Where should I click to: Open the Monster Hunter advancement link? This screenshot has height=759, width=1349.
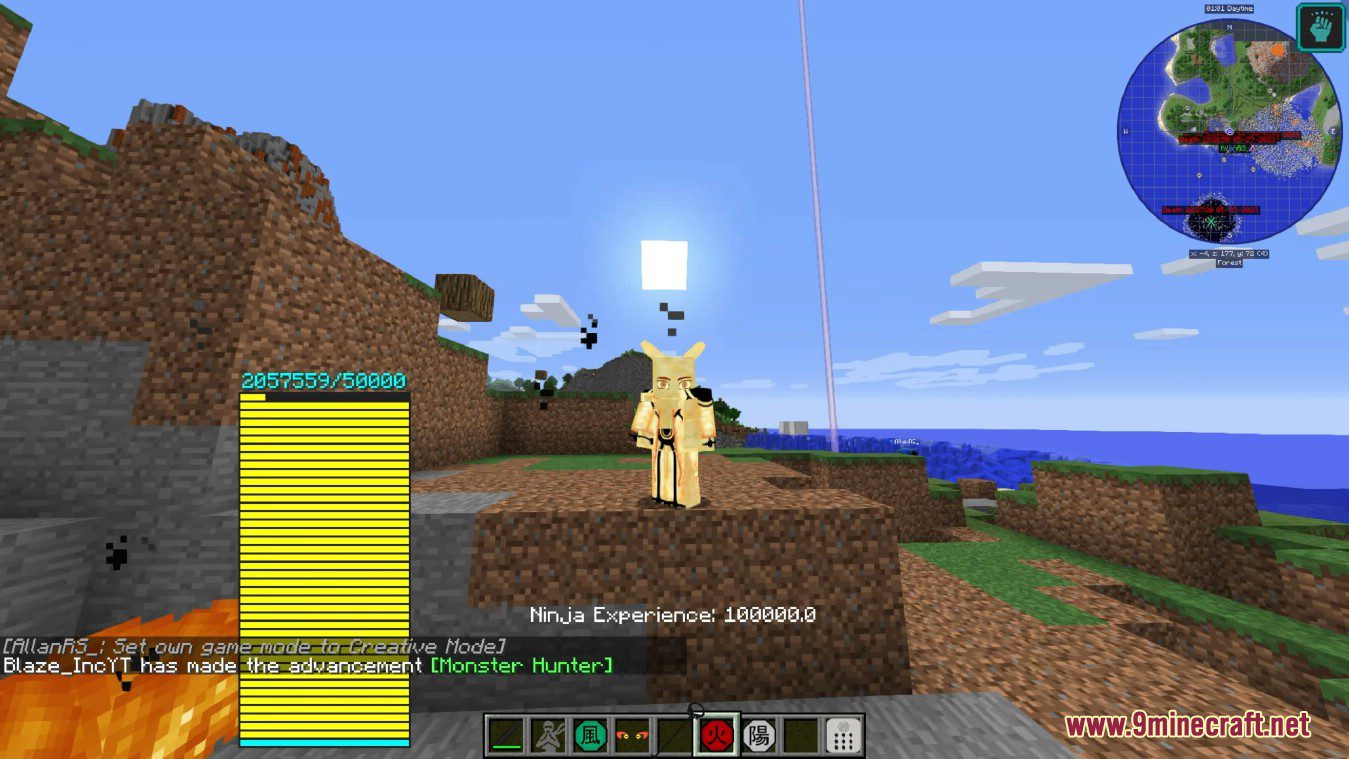coord(519,665)
